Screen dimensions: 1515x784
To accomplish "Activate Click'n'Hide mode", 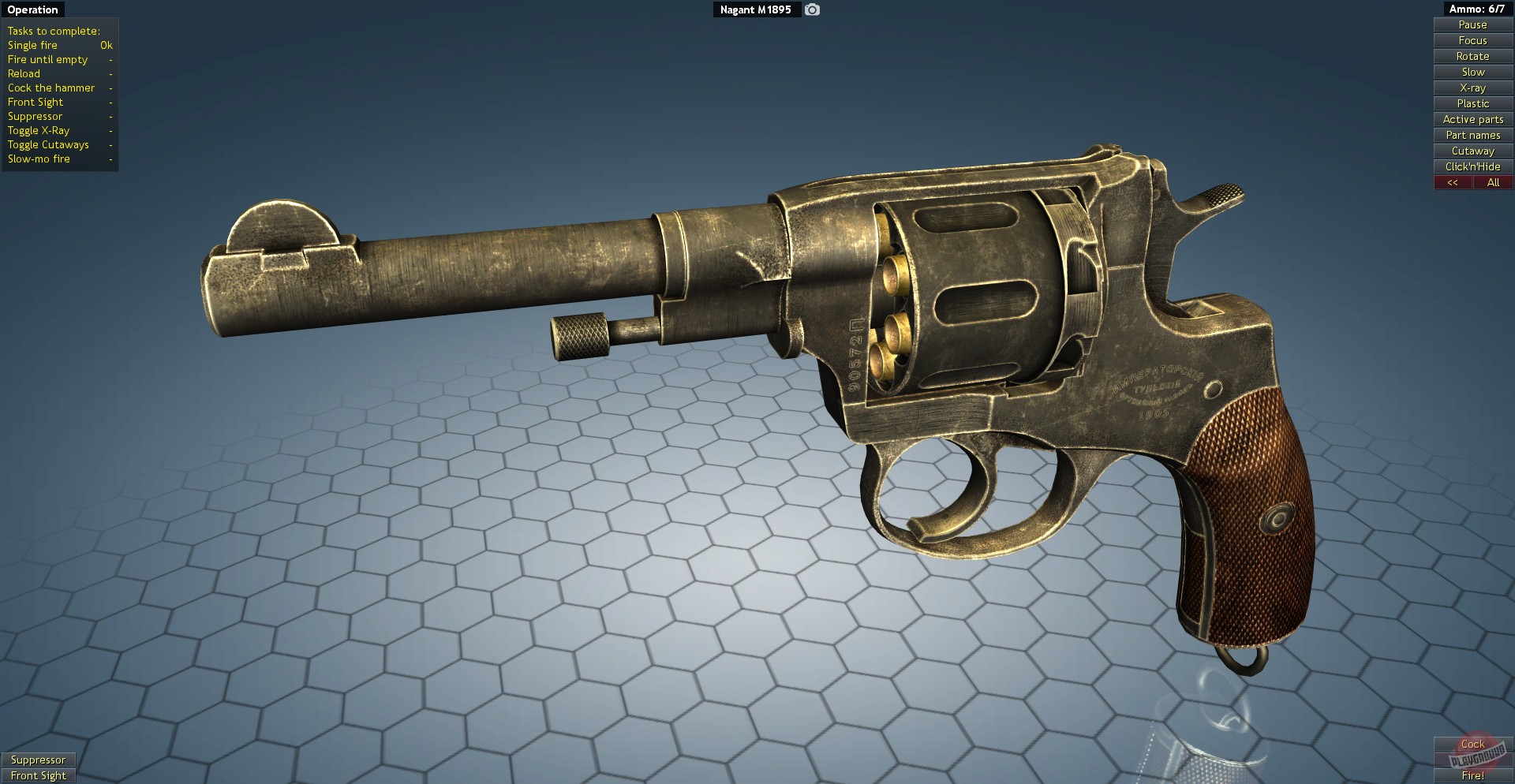I will pyautogui.click(x=1472, y=166).
